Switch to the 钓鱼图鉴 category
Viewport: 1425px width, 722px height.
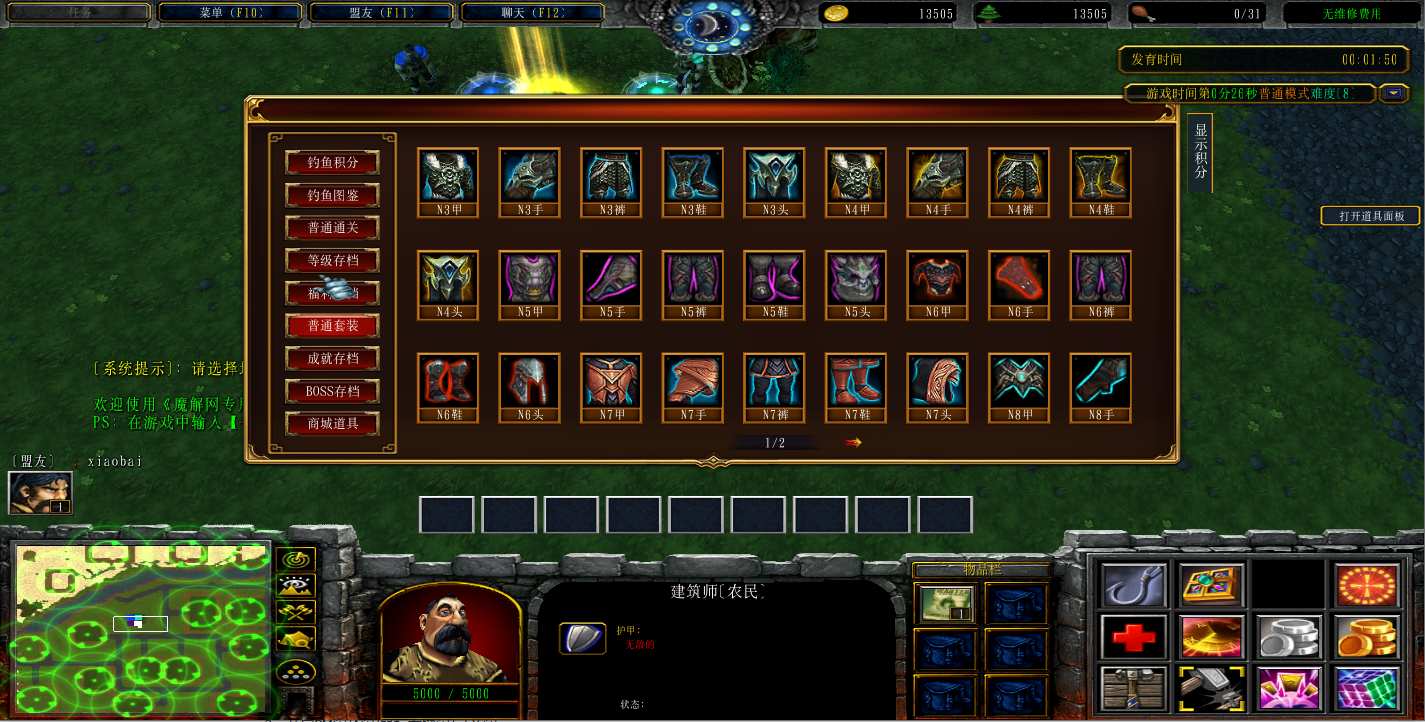(x=333, y=195)
